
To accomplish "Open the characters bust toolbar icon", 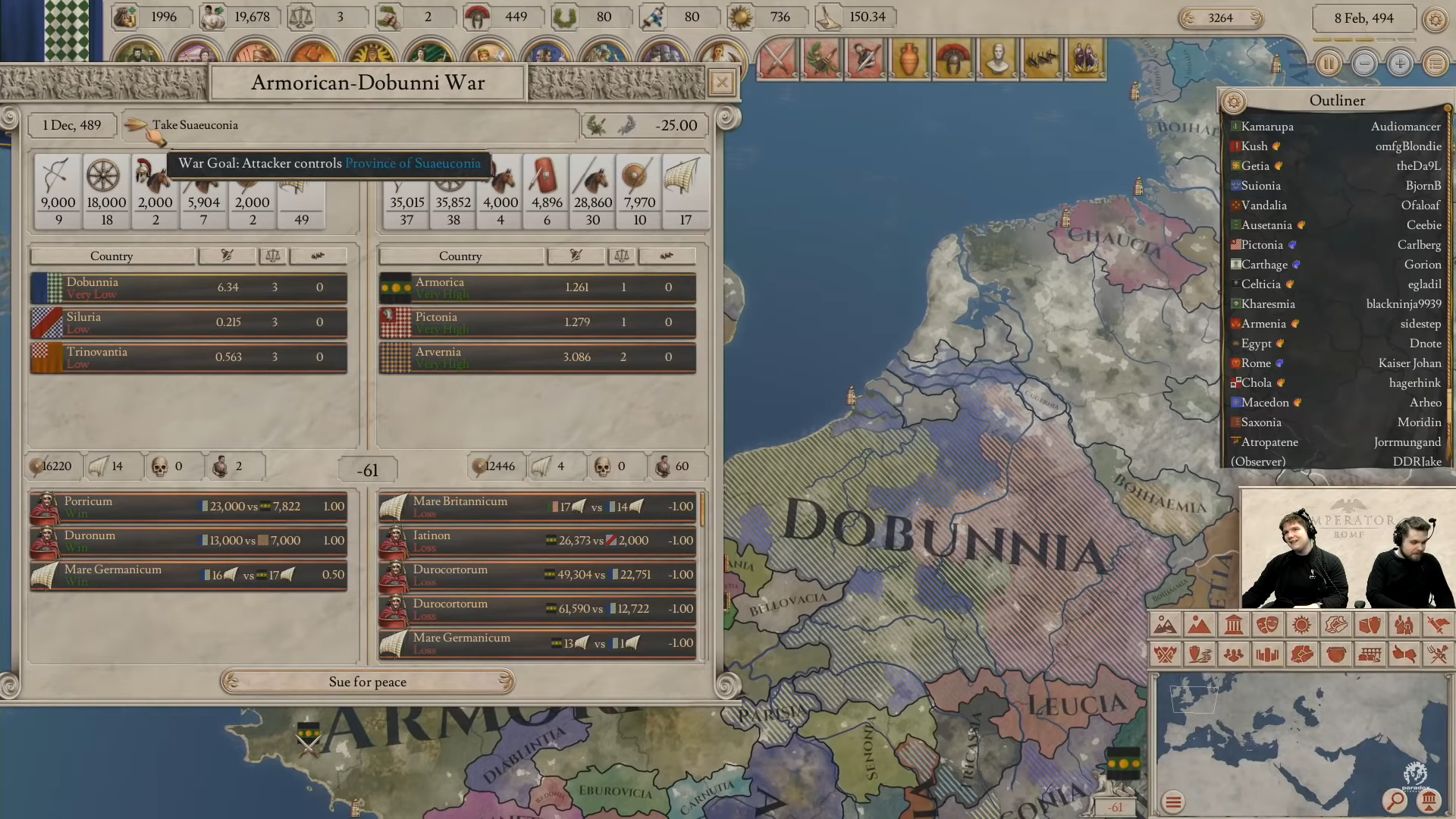I will (997, 58).
